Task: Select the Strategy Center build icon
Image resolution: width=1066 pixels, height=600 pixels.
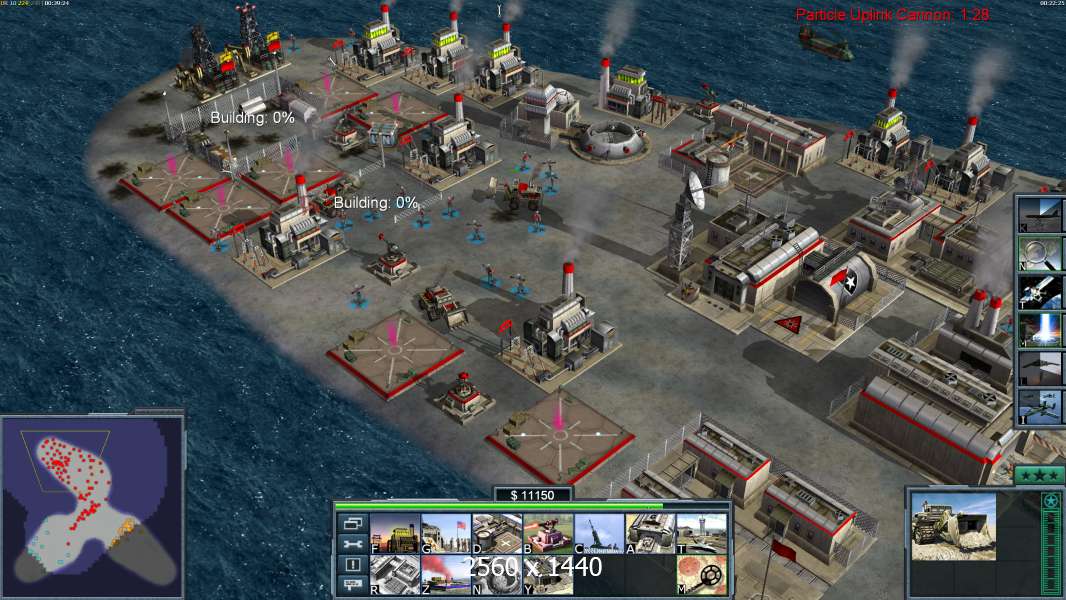Action: tap(395, 575)
